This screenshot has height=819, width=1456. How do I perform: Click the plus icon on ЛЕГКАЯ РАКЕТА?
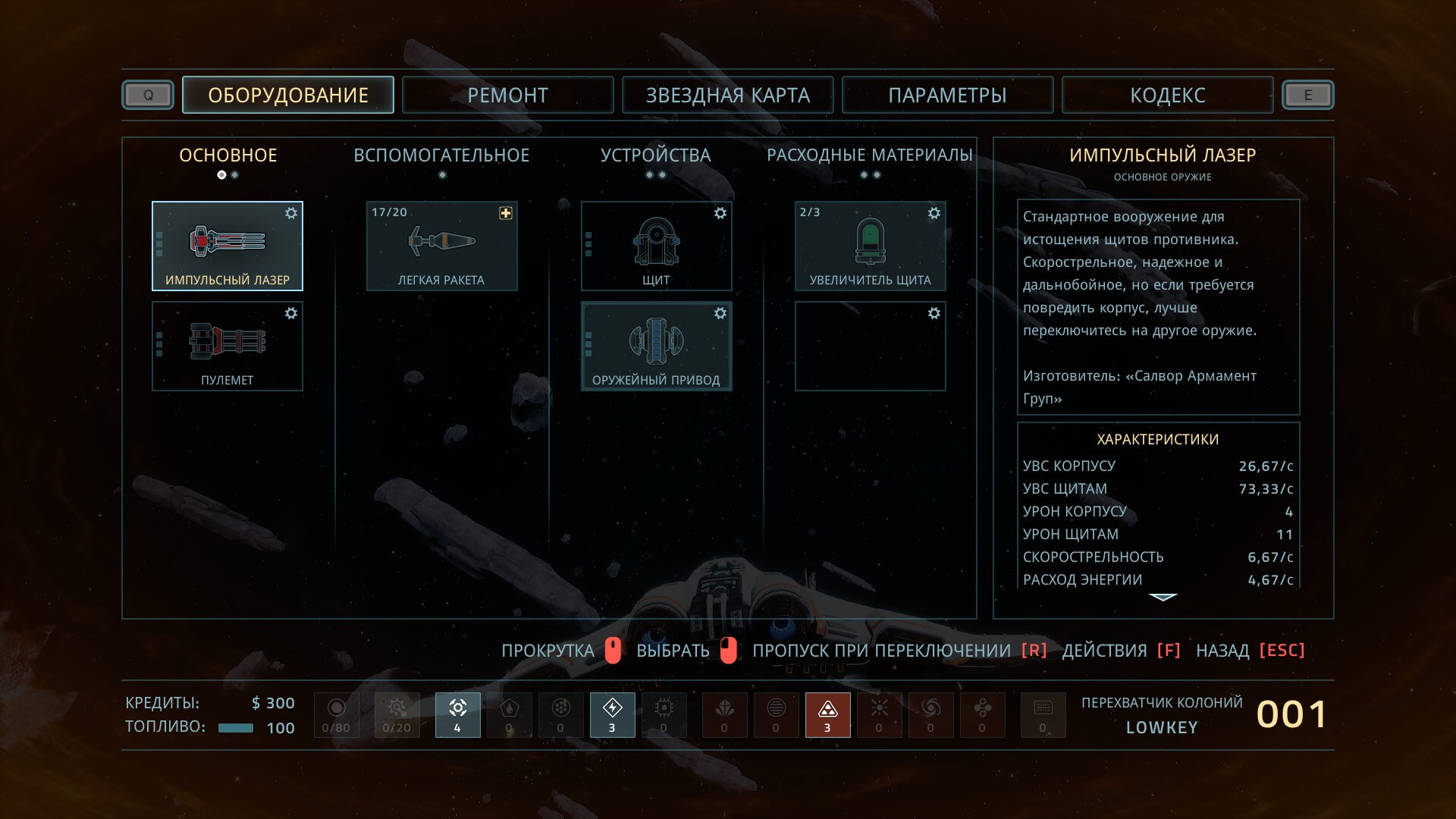(506, 213)
